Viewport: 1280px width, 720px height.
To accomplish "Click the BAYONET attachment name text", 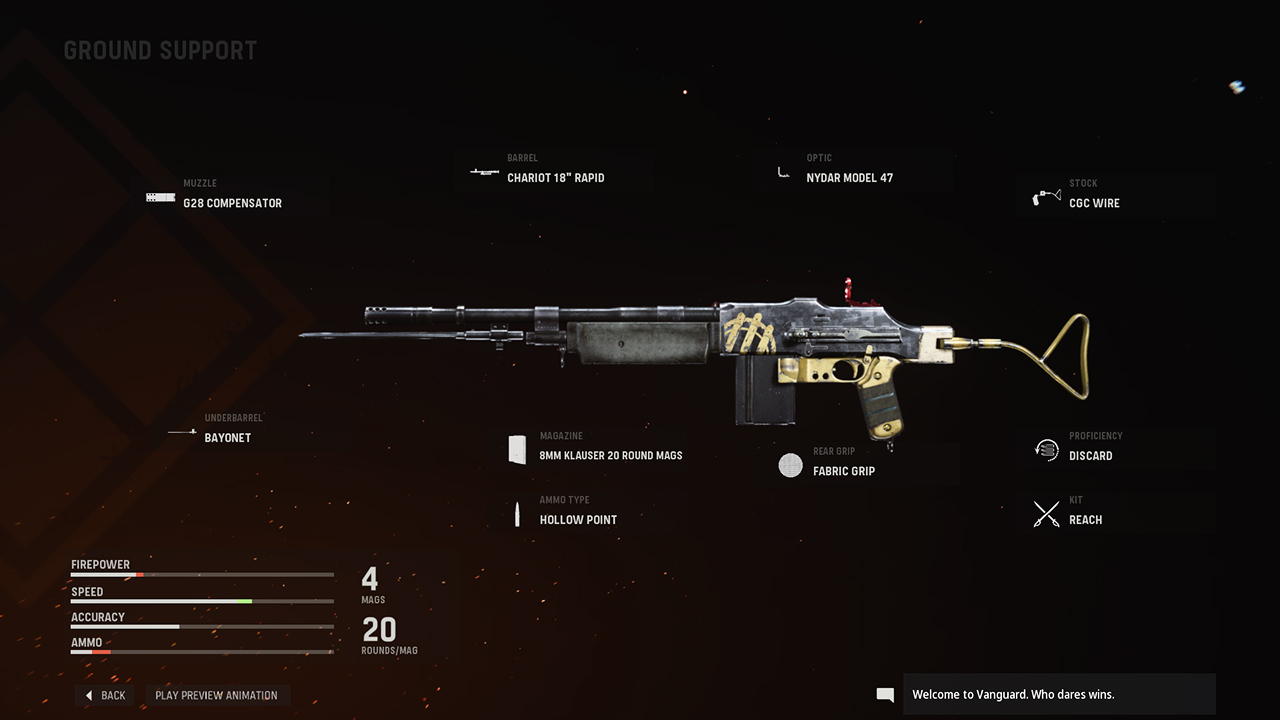I will (x=228, y=437).
